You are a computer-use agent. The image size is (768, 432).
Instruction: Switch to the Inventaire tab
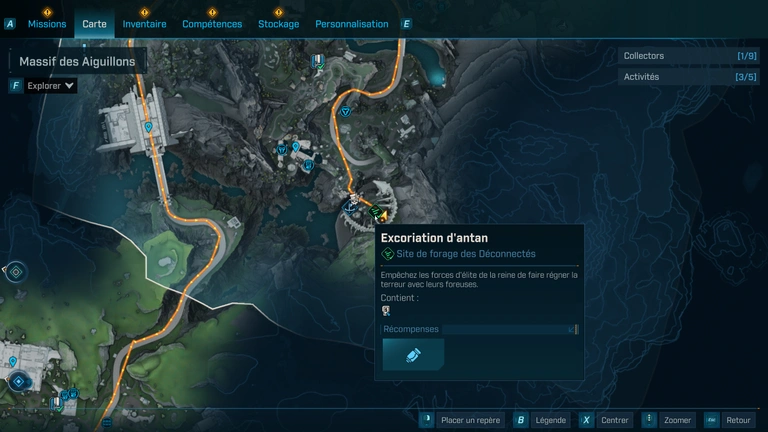[x=144, y=23]
